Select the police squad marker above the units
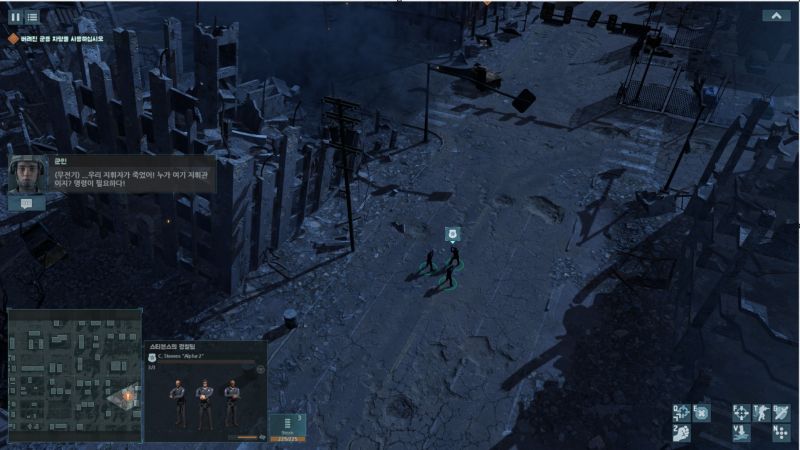Screen dimensions: 800x450 pos(452,234)
